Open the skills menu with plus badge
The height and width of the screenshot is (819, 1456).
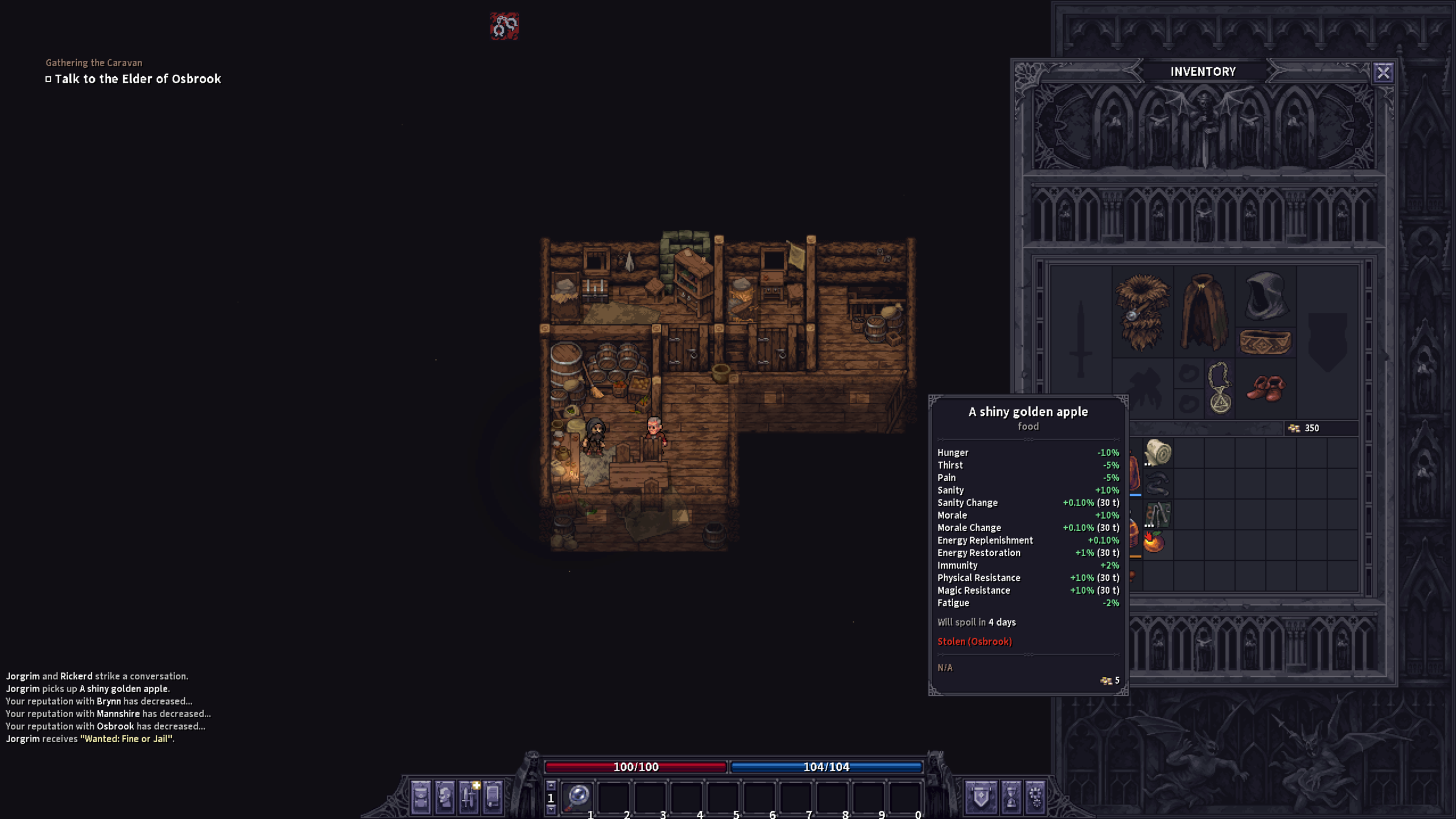(x=469, y=796)
